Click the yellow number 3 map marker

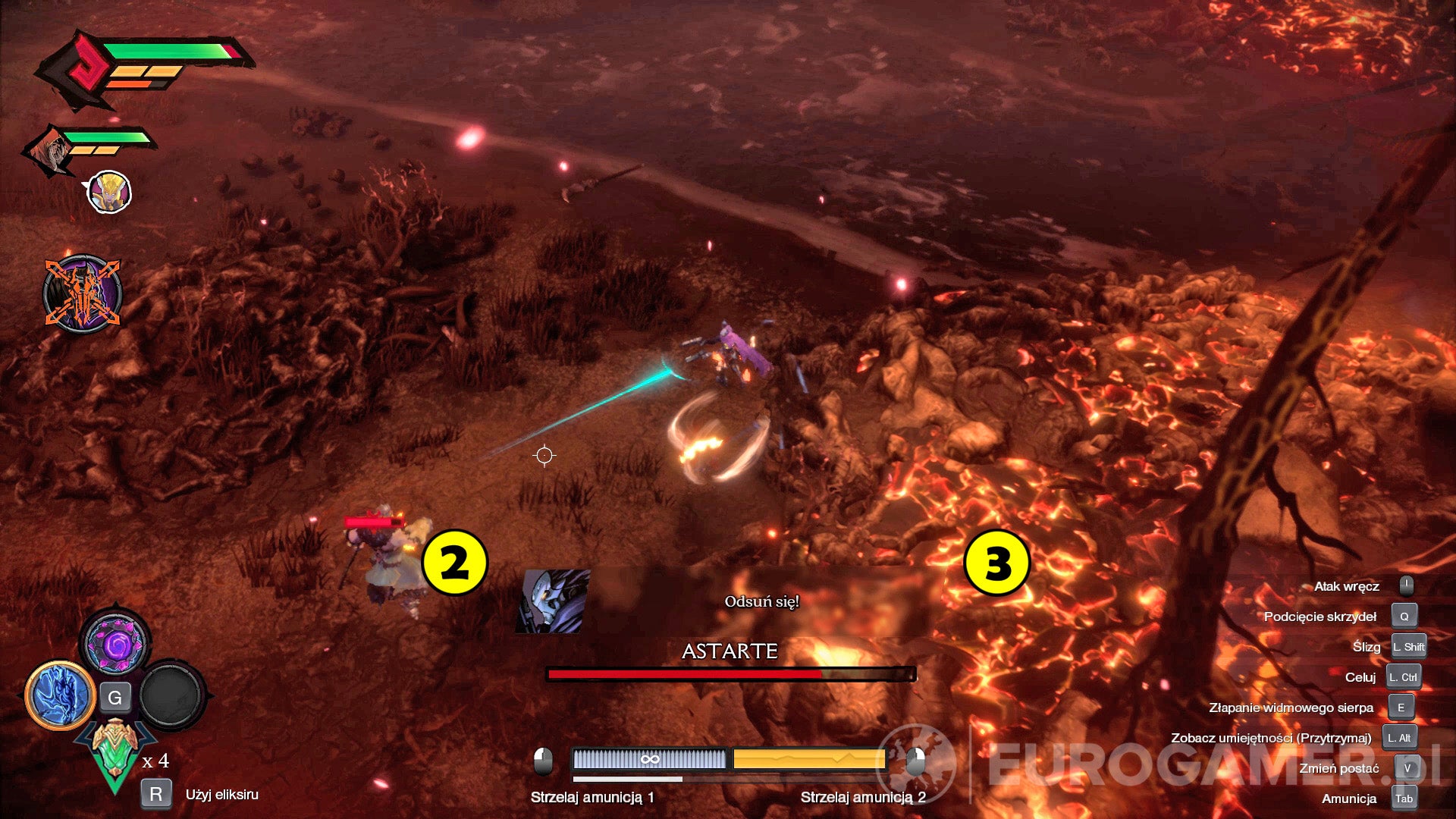pyautogui.click(x=998, y=563)
